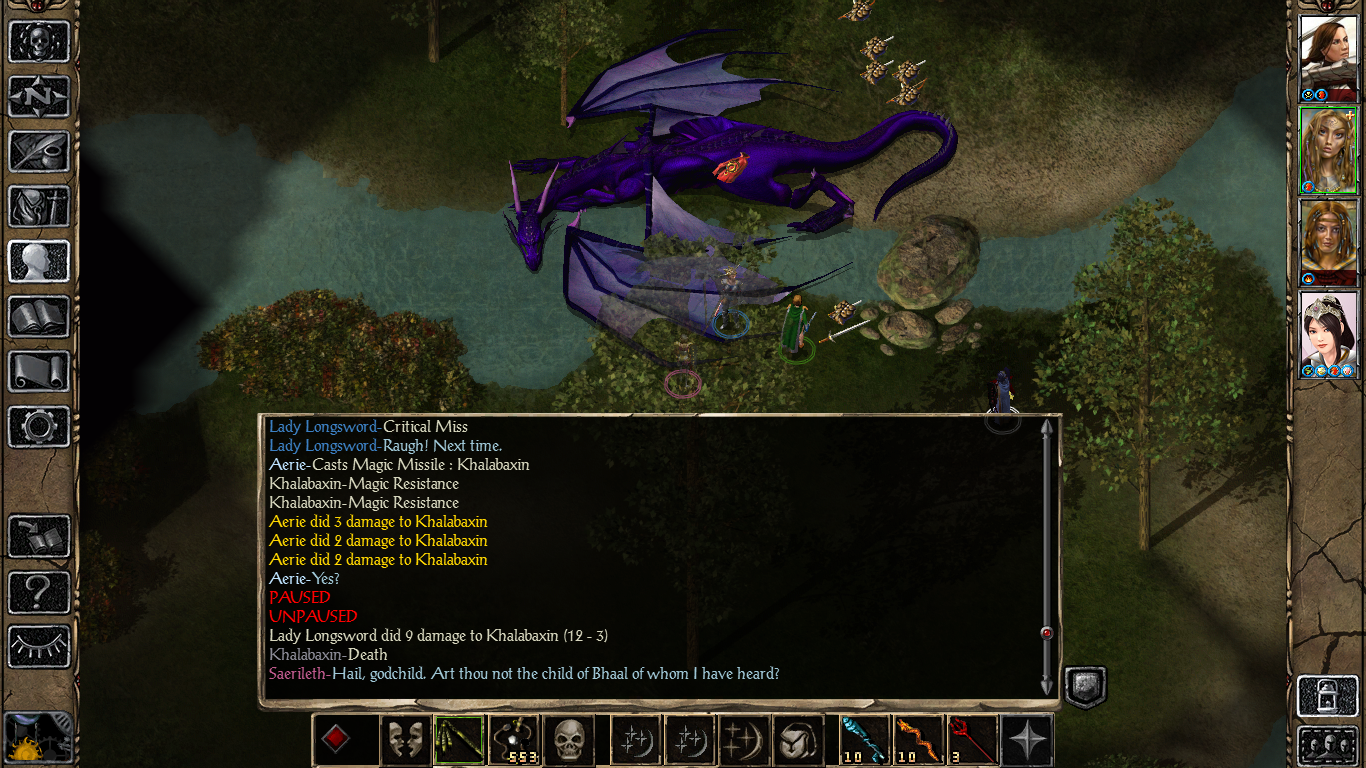The width and height of the screenshot is (1366, 768).
Task: Rest the party with the closed-eye button
Action: pos(39,647)
